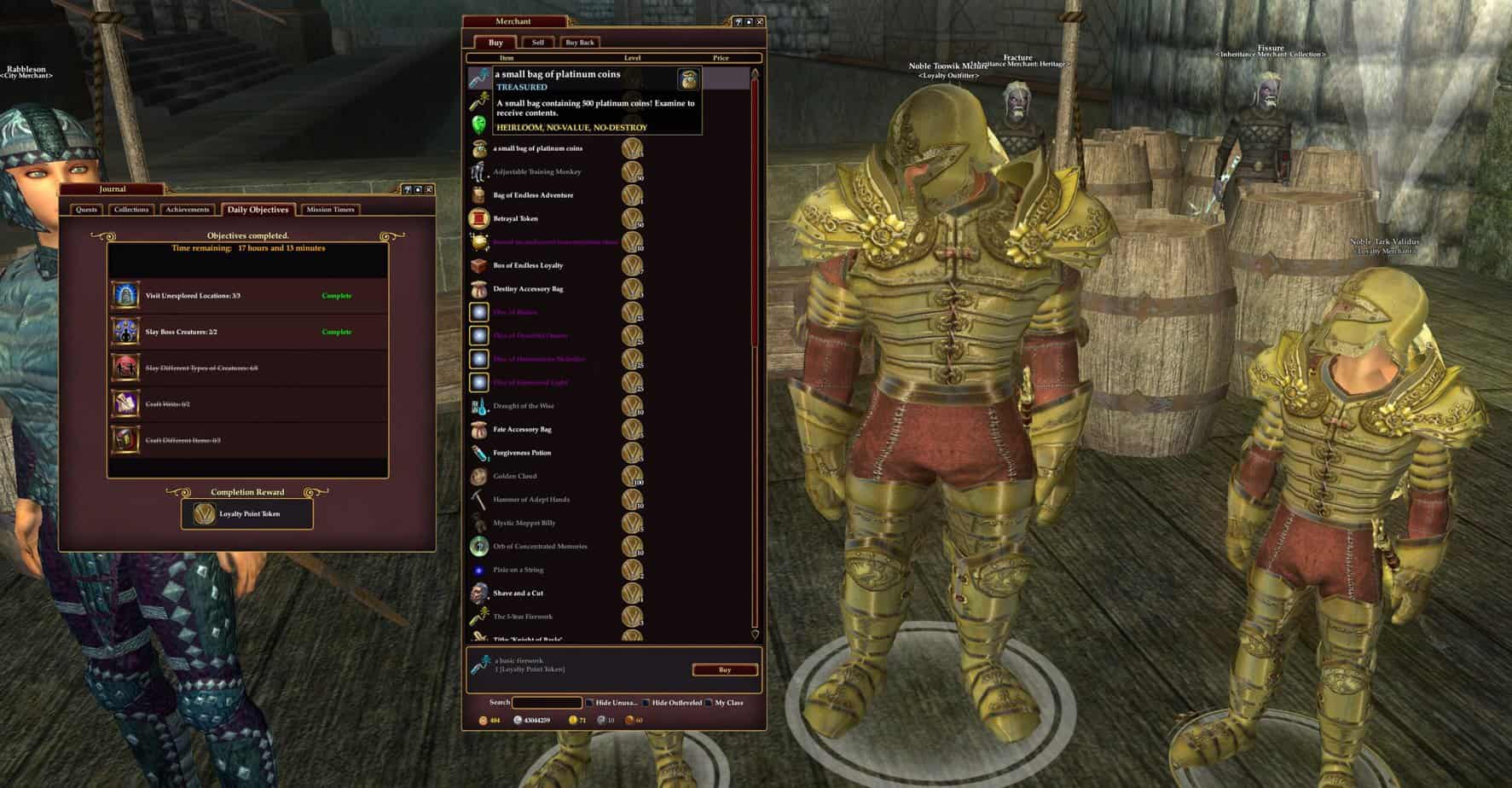1512x788 pixels.
Task: Click the Visit Unexplored Locations objective icon
Action: (x=125, y=294)
